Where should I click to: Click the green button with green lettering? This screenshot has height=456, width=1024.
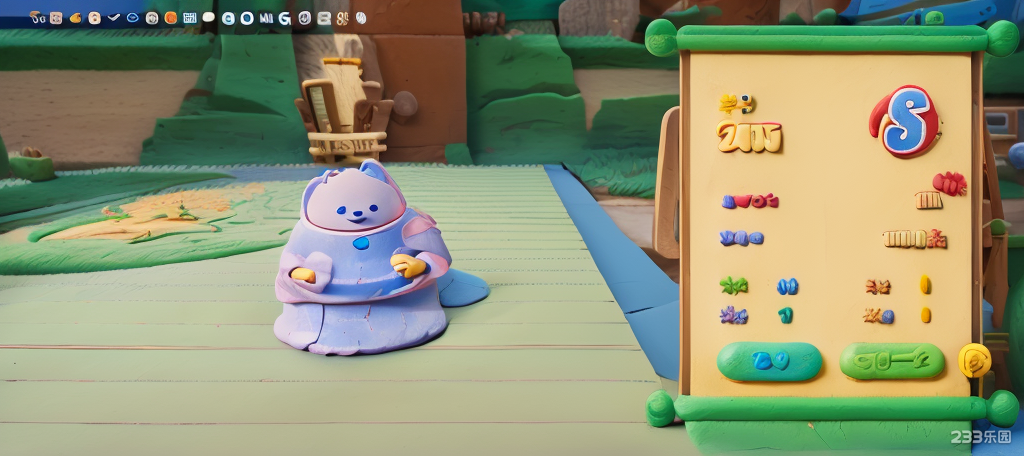click(892, 361)
